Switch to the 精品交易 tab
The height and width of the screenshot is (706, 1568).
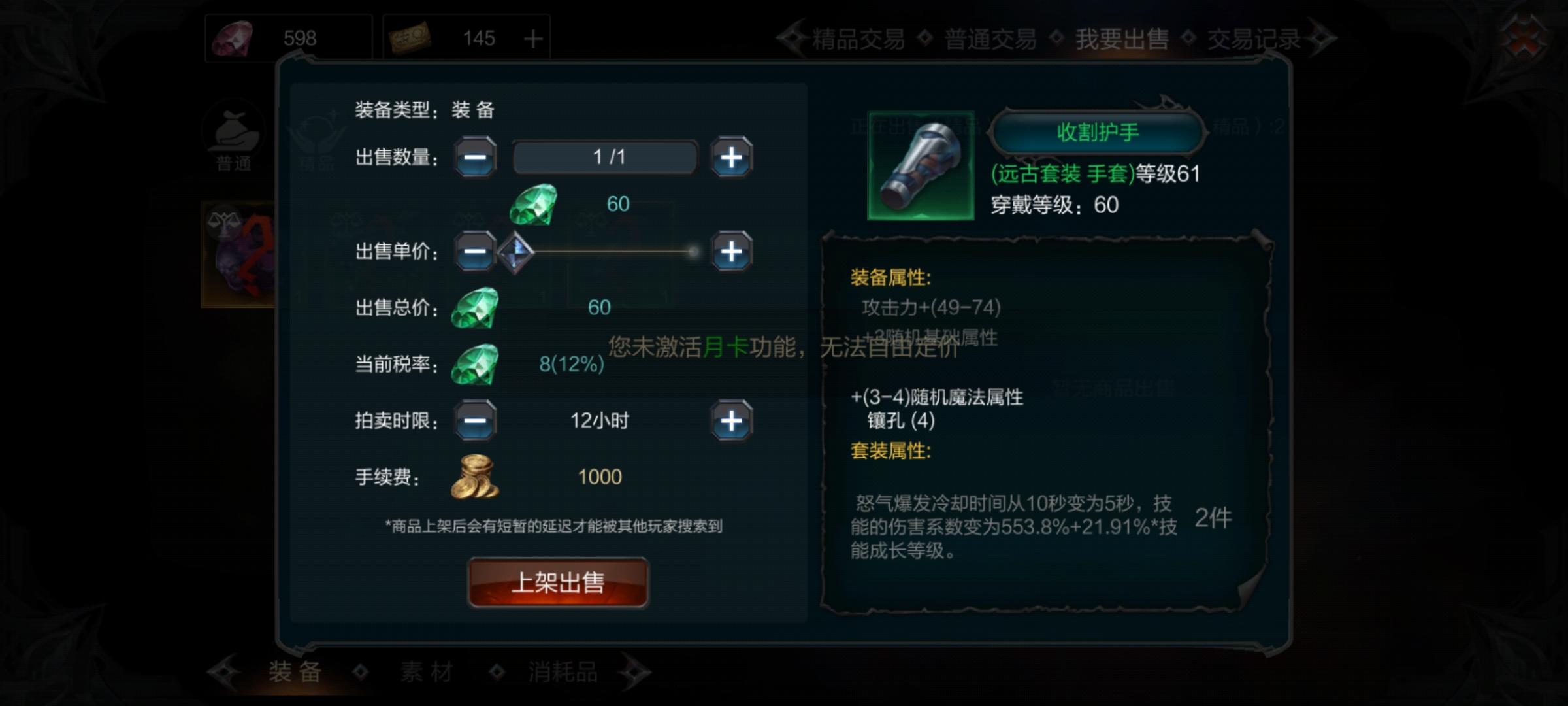[856, 37]
